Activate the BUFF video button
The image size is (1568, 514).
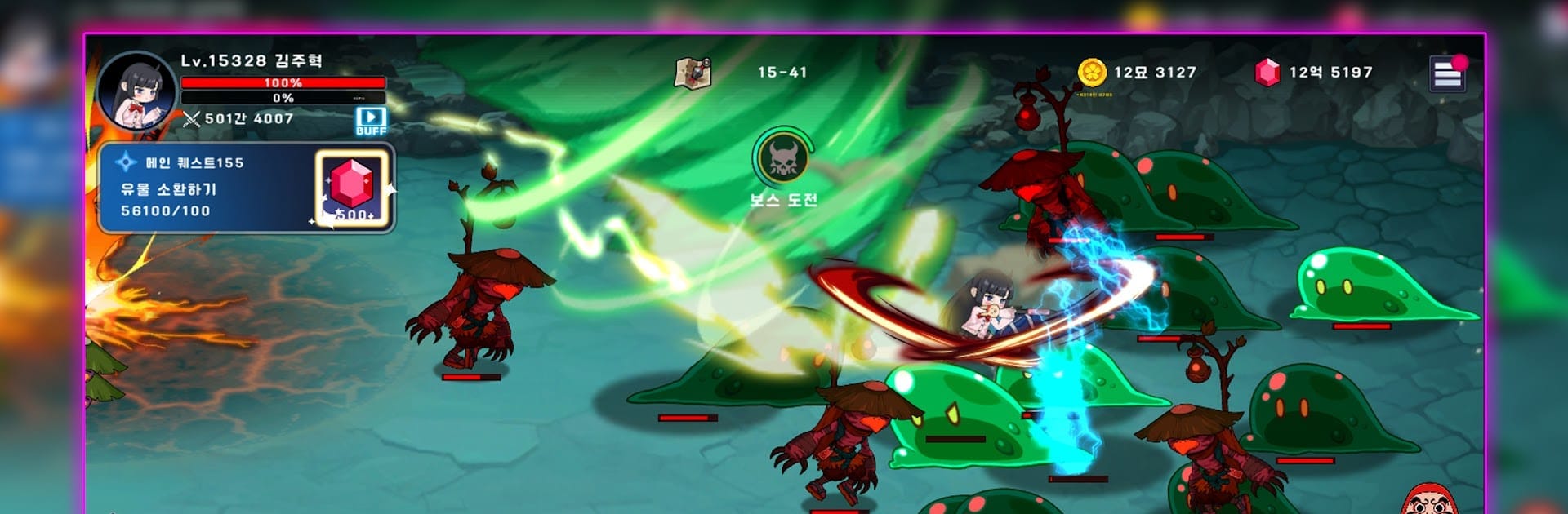pos(371,121)
